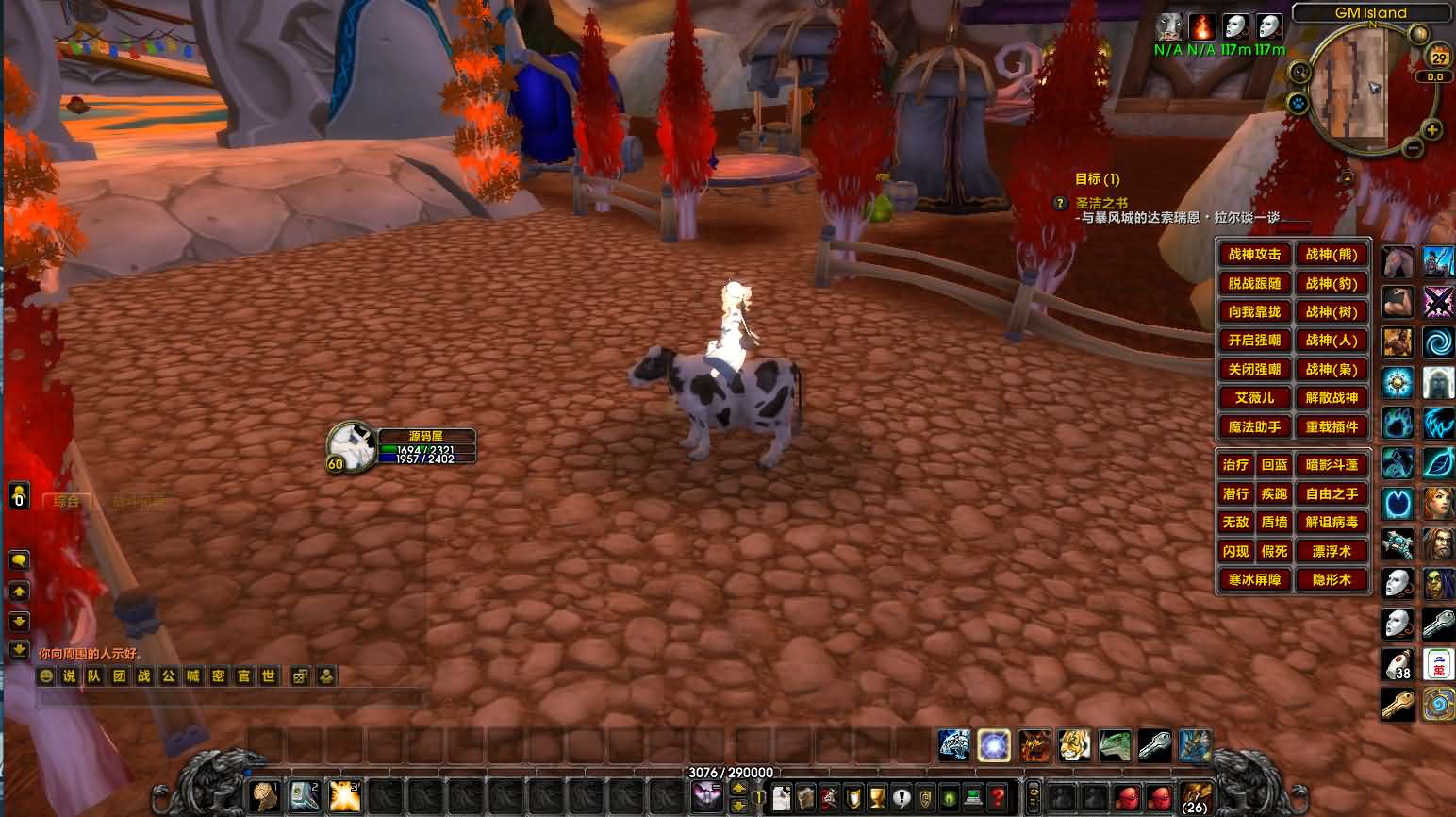Trigger the 隐形术 invisibility button
This screenshot has width=1456, height=817.
tap(1332, 580)
